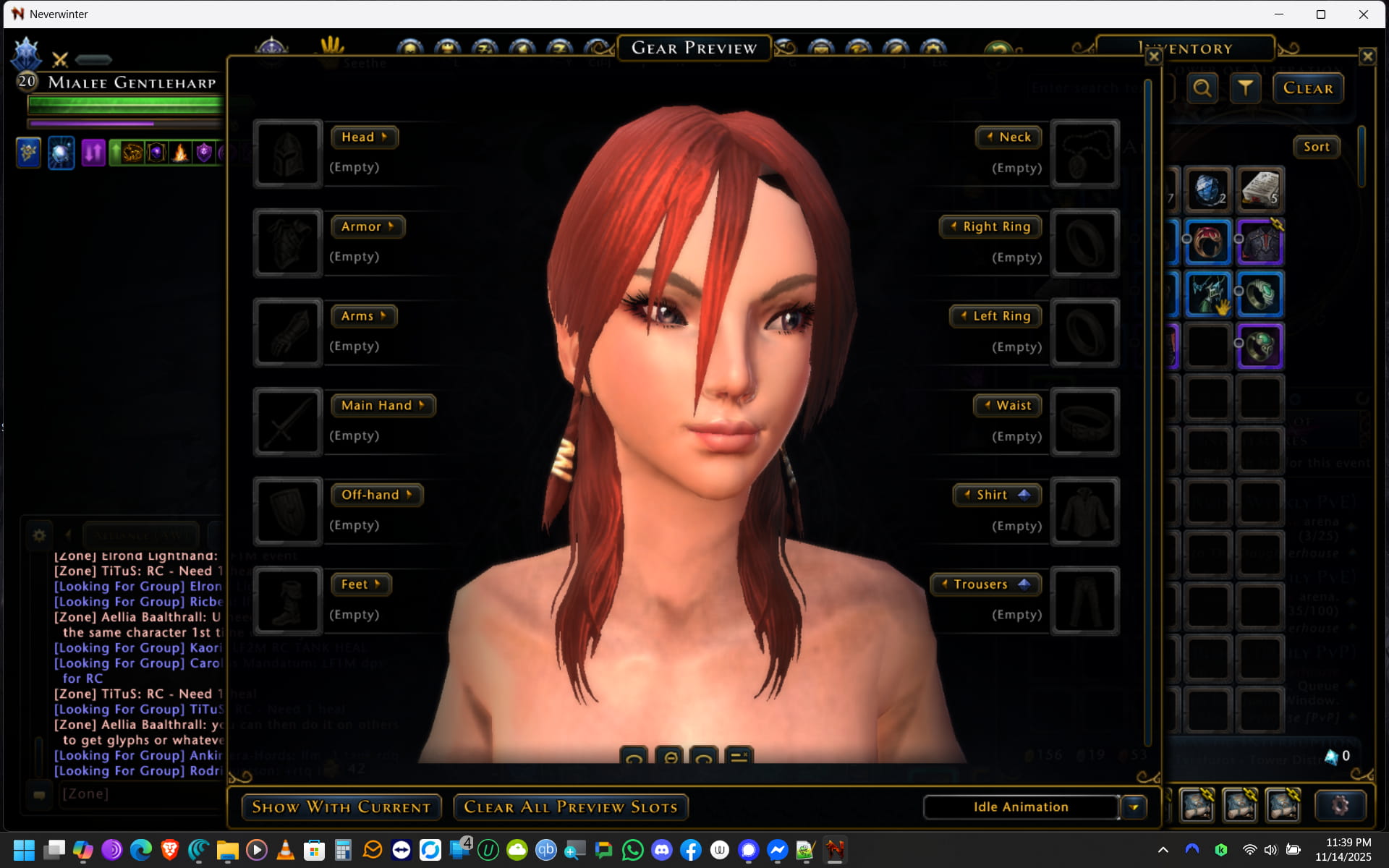Image resolution: width=1389 pixels, height=868 pixels.
Task: Maximize the Neverwinter window
Action: click(1320, 14)
